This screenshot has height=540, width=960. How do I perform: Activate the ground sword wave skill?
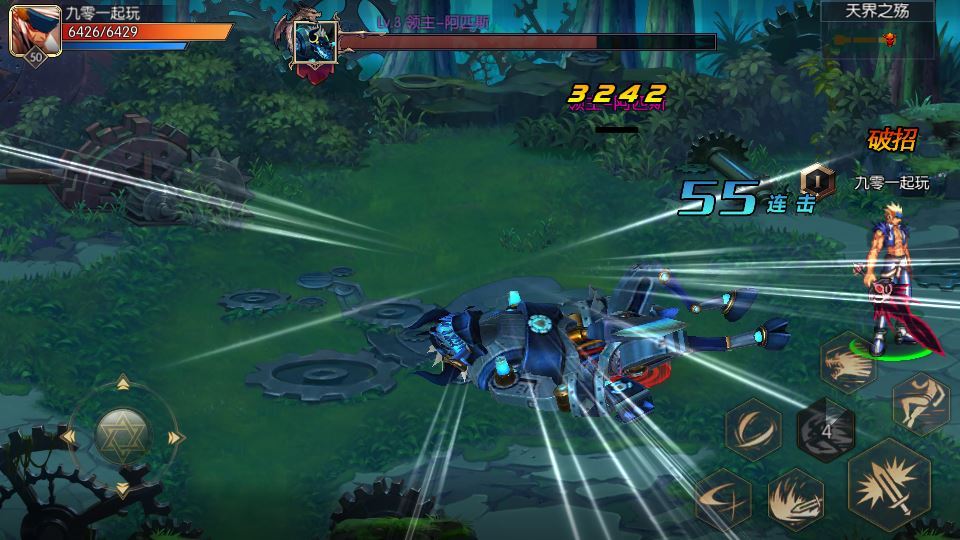797,498
